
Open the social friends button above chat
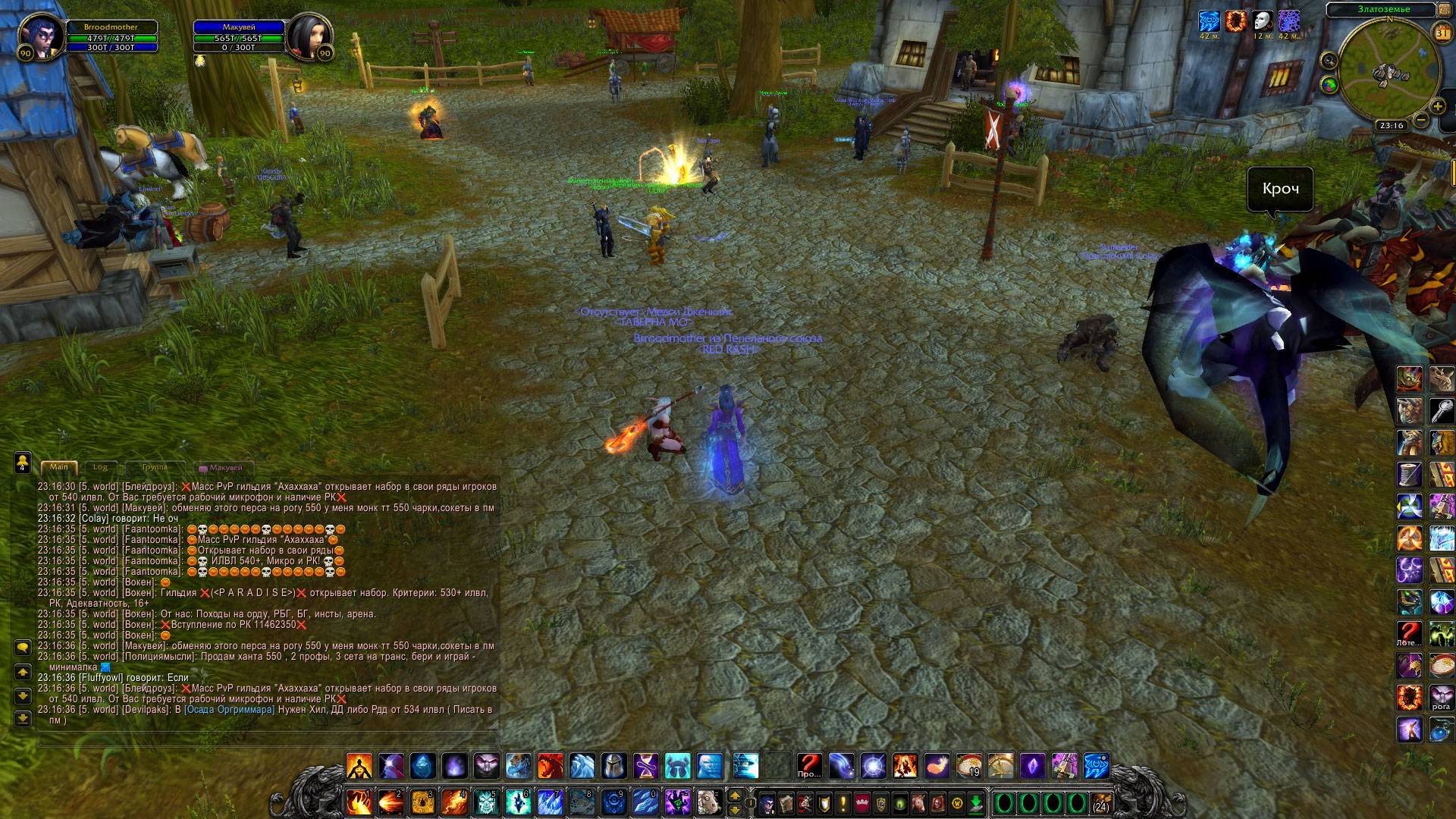23,461
